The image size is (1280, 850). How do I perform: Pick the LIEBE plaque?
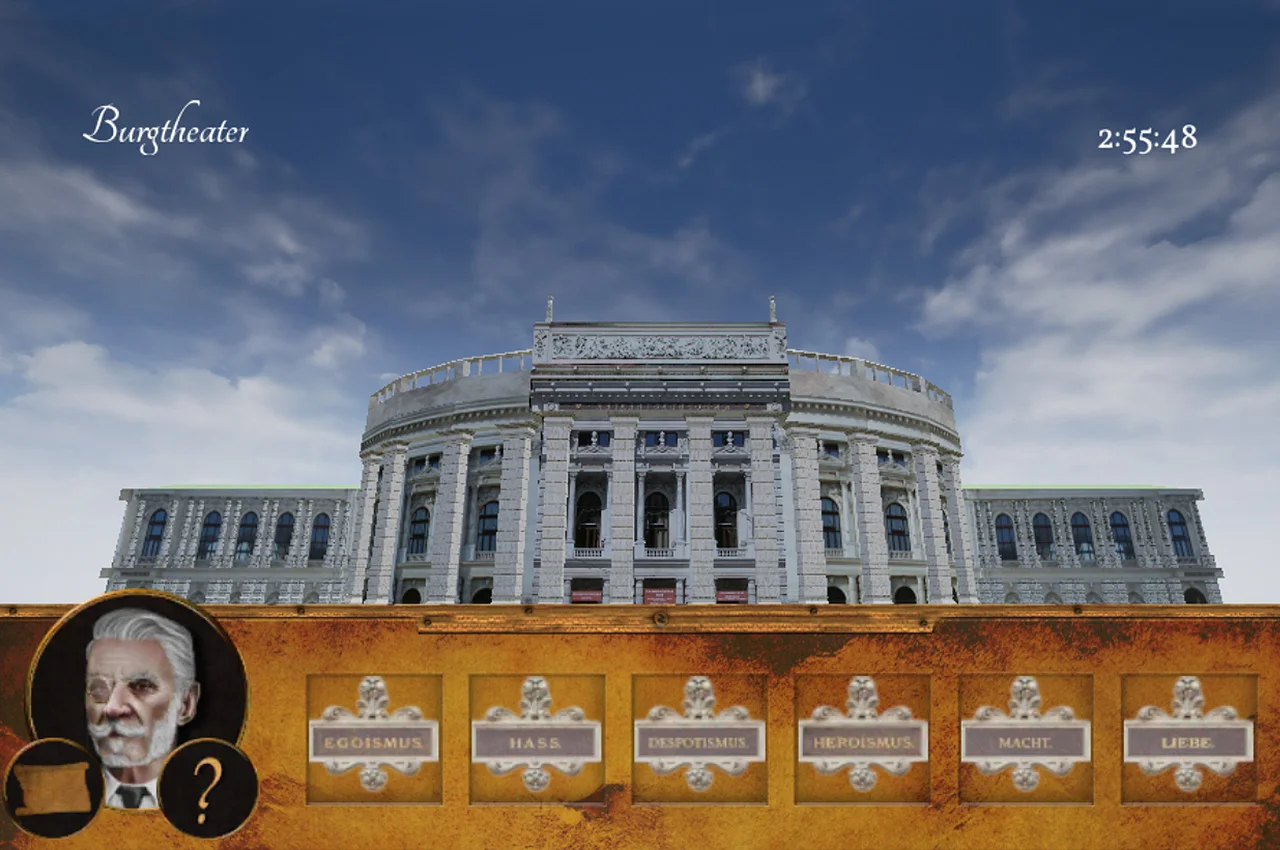point(1188,741)
